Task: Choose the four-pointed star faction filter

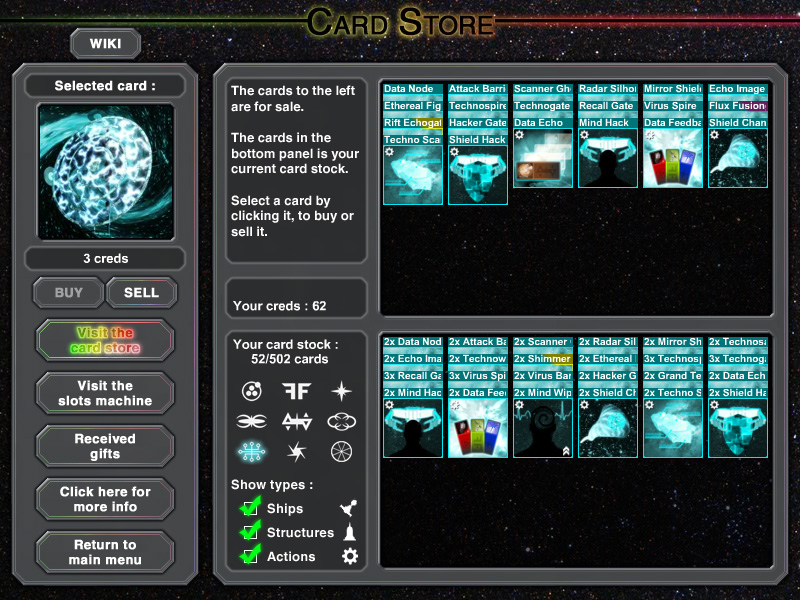Action: point(342,391)
